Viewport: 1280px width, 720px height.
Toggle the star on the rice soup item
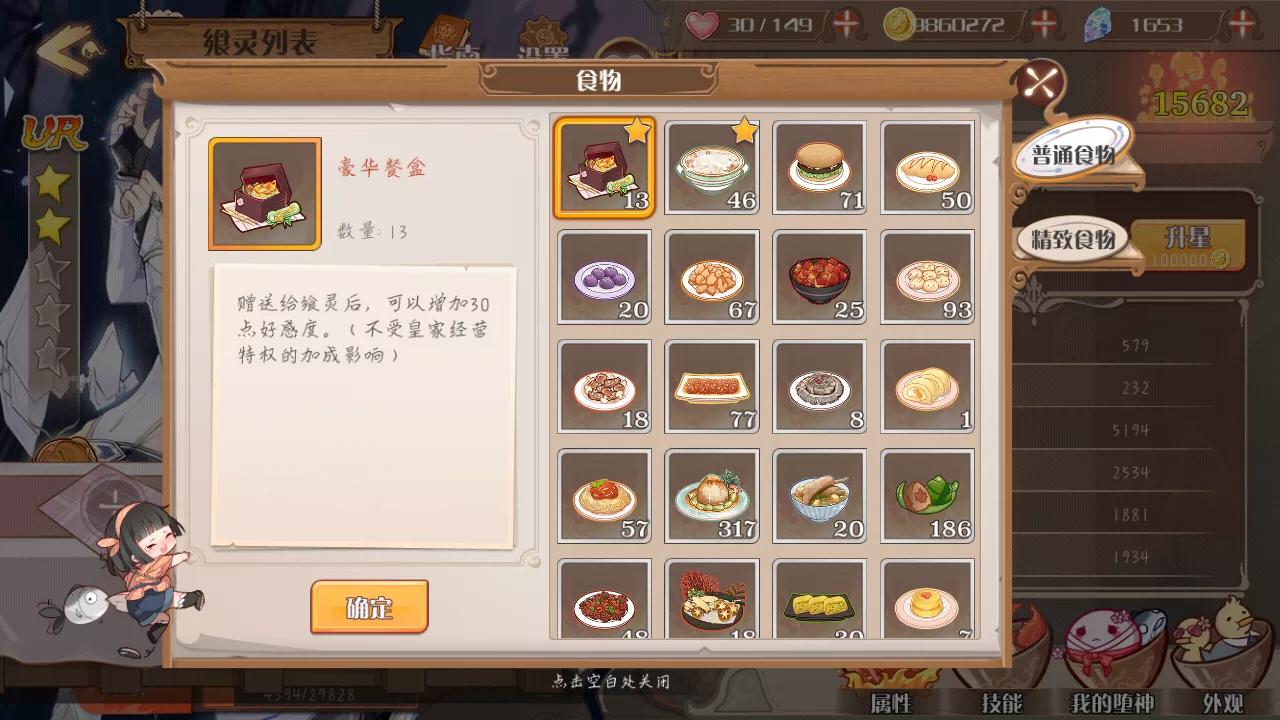click(x=746, y=127)
